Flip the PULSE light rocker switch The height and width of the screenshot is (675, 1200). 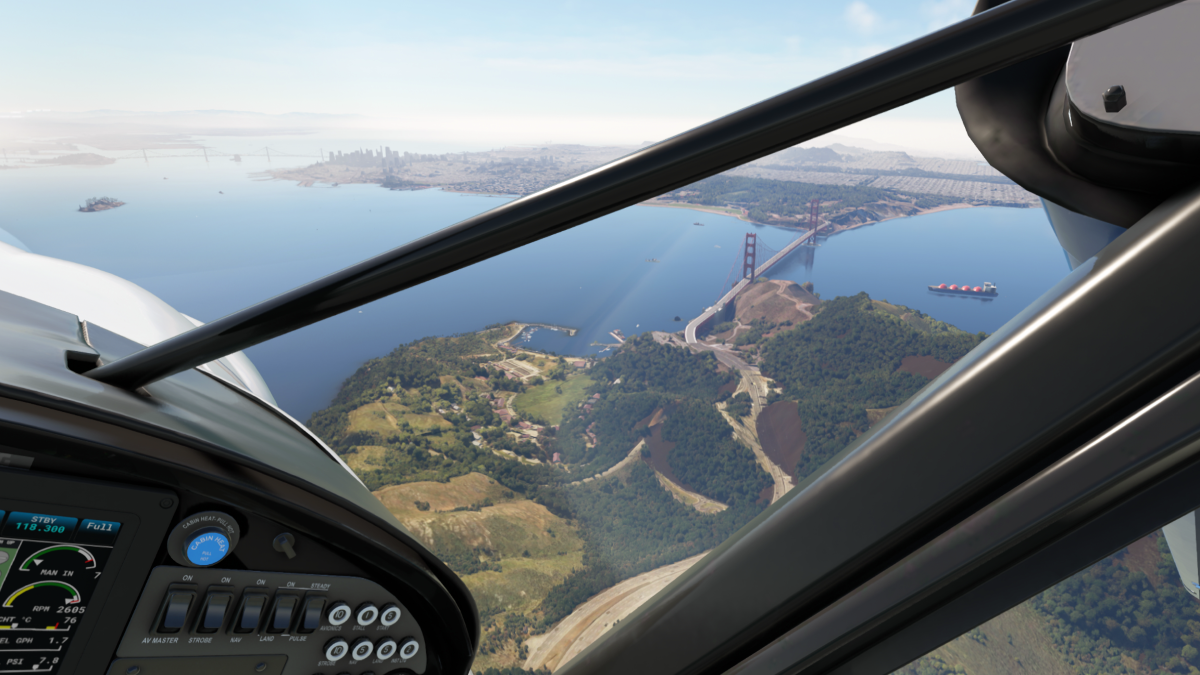click(x=313, y=613)
